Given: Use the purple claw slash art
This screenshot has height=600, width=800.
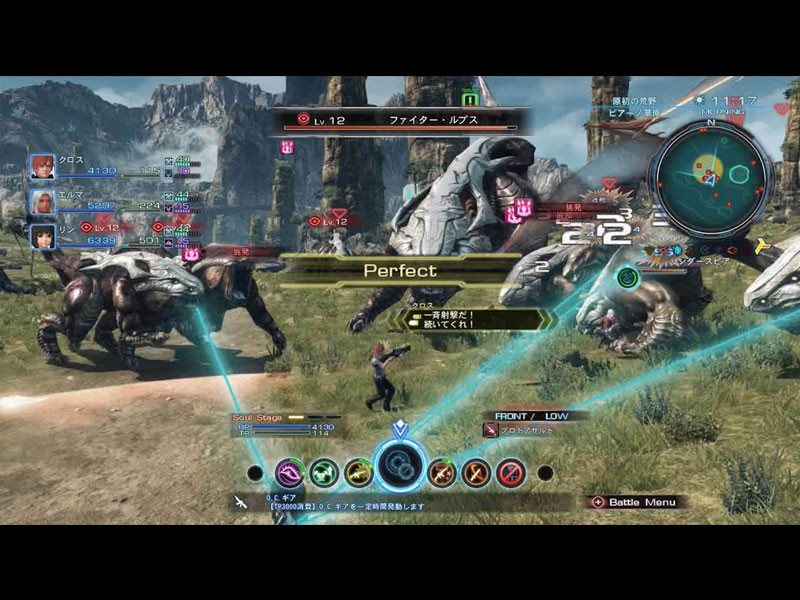Looking at the screenshot, I should pos(291,472).
